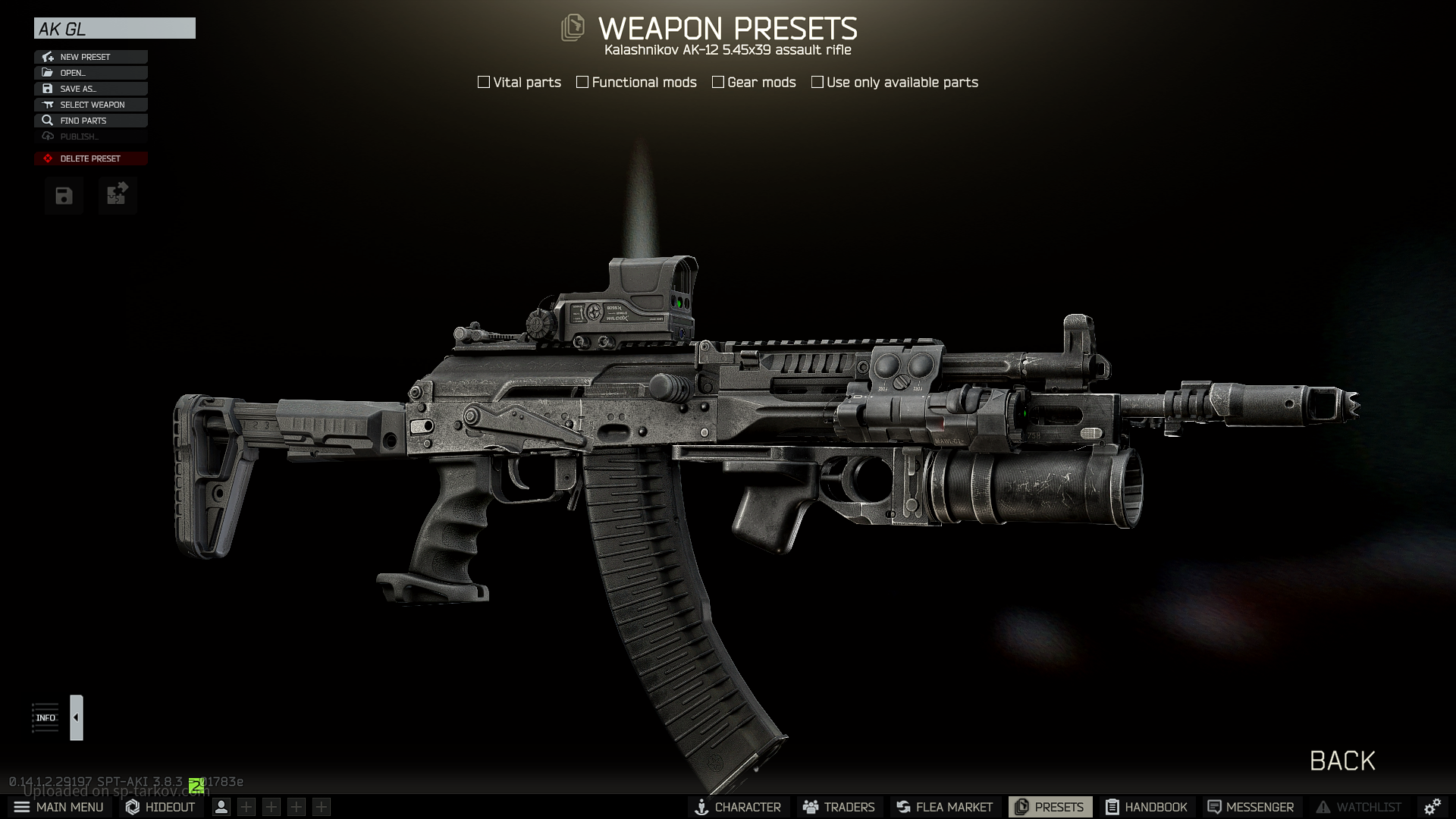1456x819 pixels.
Task: Open an existing preset
Action: 90,73
